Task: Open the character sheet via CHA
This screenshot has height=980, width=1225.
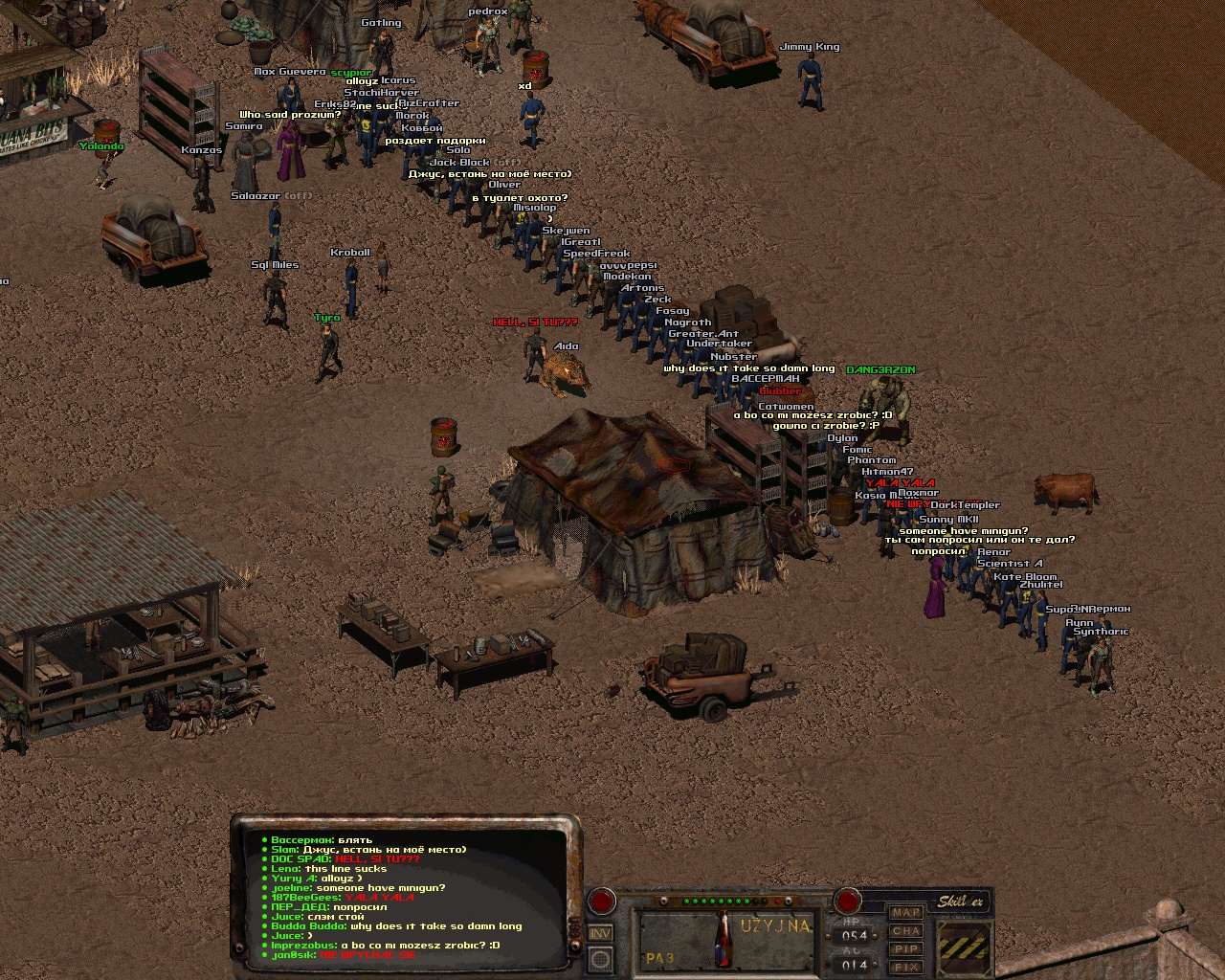Action: [x=906, y=930]
